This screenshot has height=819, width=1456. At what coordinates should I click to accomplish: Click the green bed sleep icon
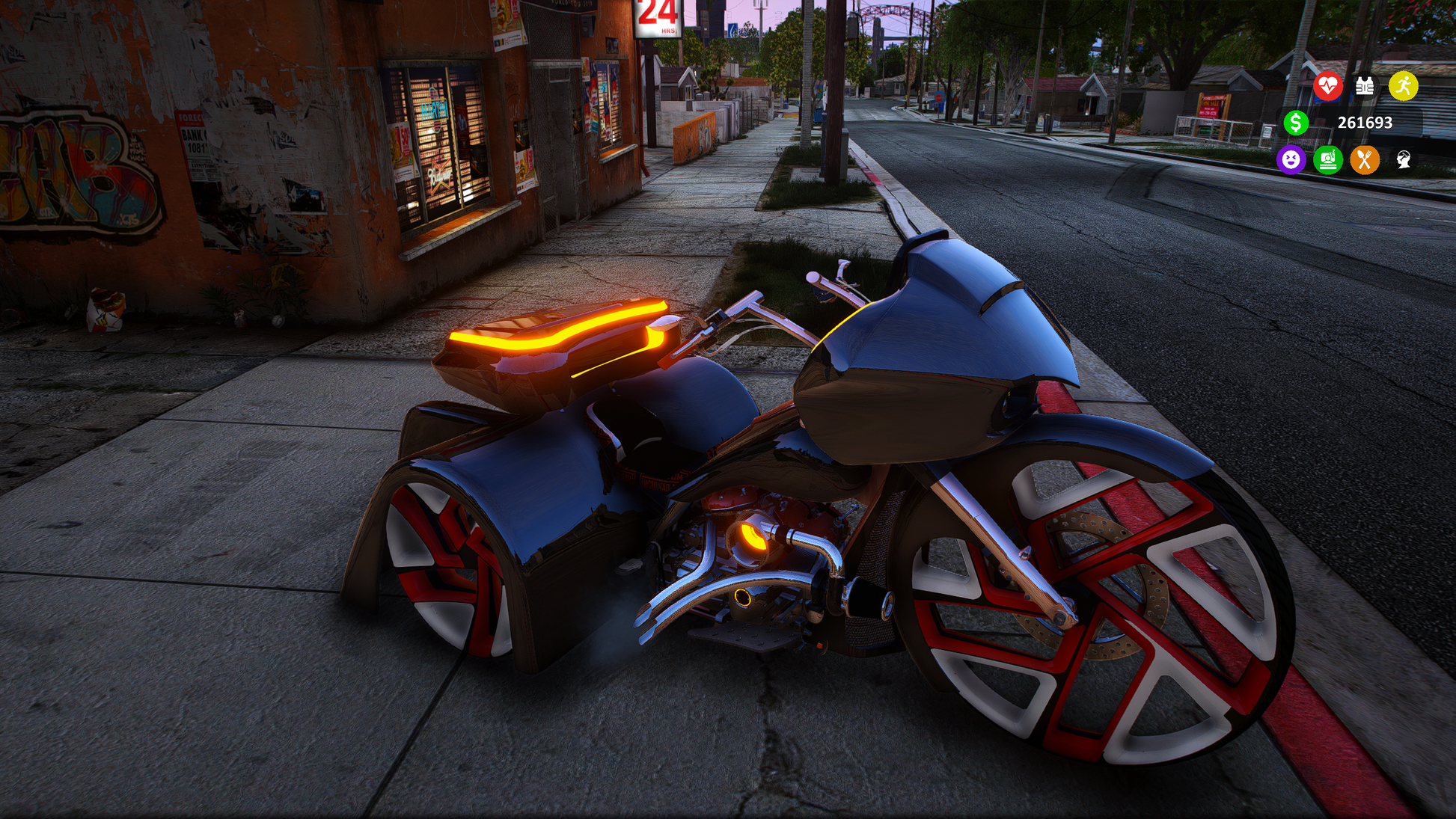tap(1328, 159)
